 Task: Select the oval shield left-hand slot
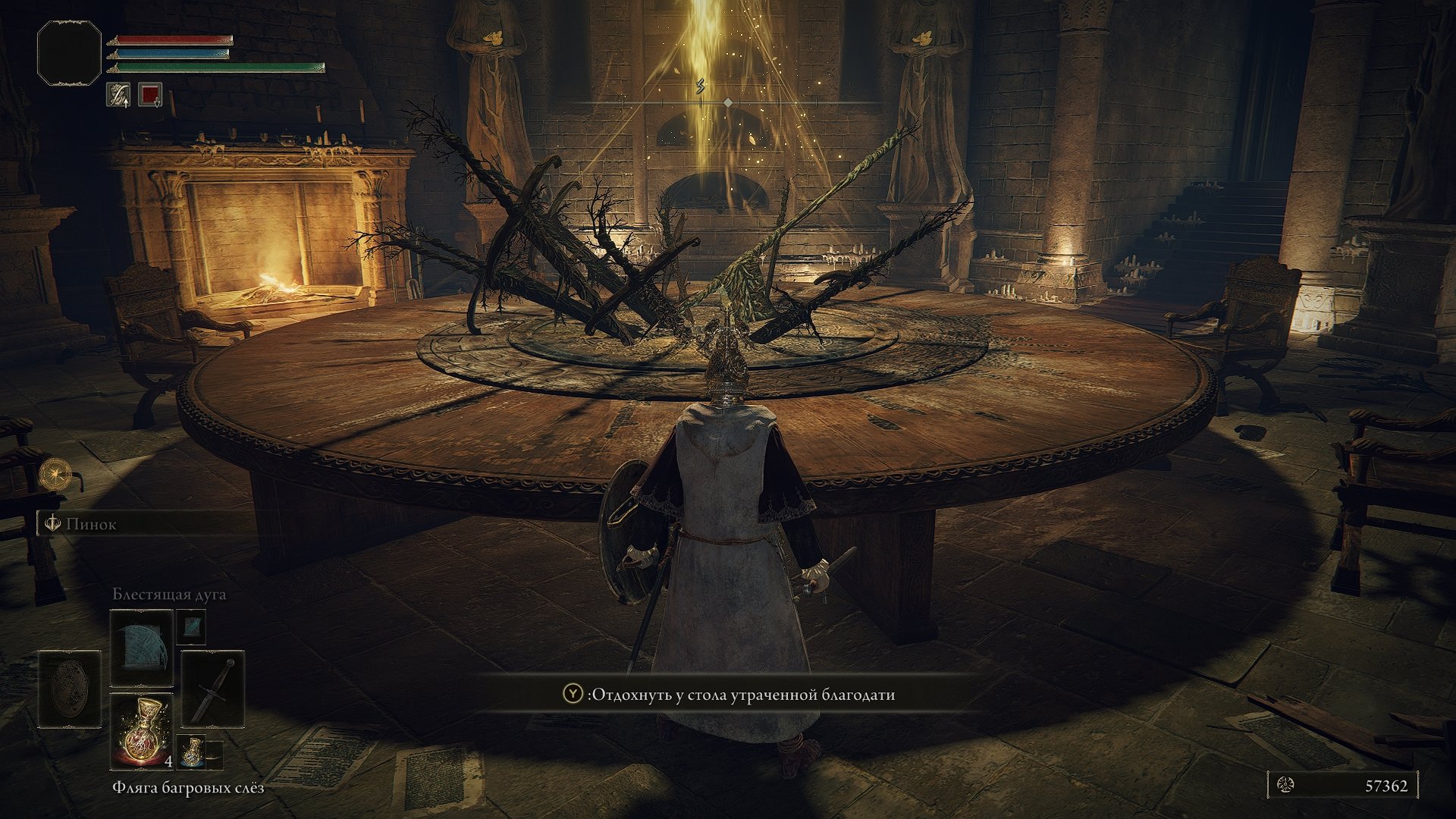tap(69, 689)
